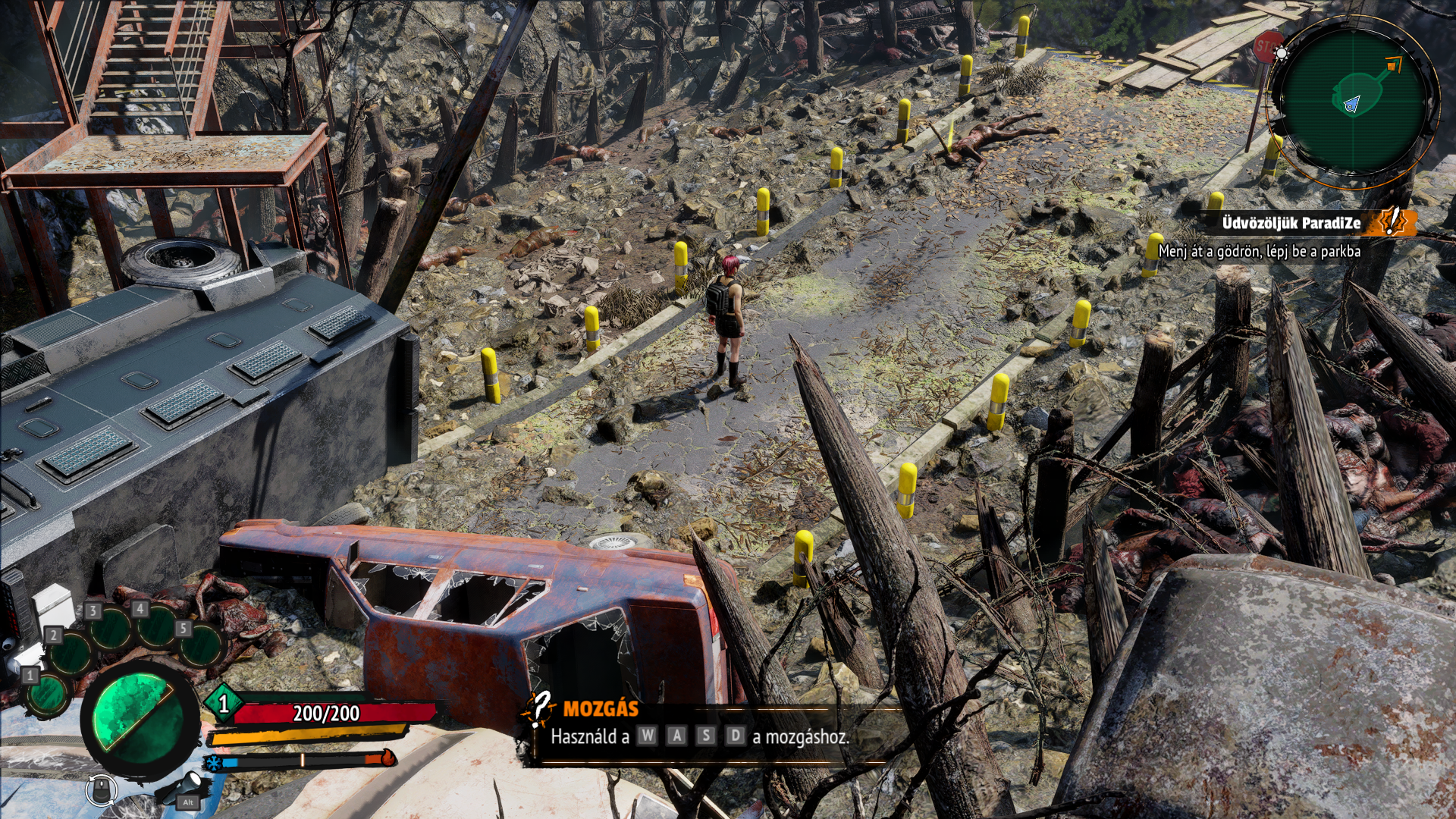The height and width of the screenshot is (819, 1456).
Task: Pick quick slot number 5
Action: 201,645
